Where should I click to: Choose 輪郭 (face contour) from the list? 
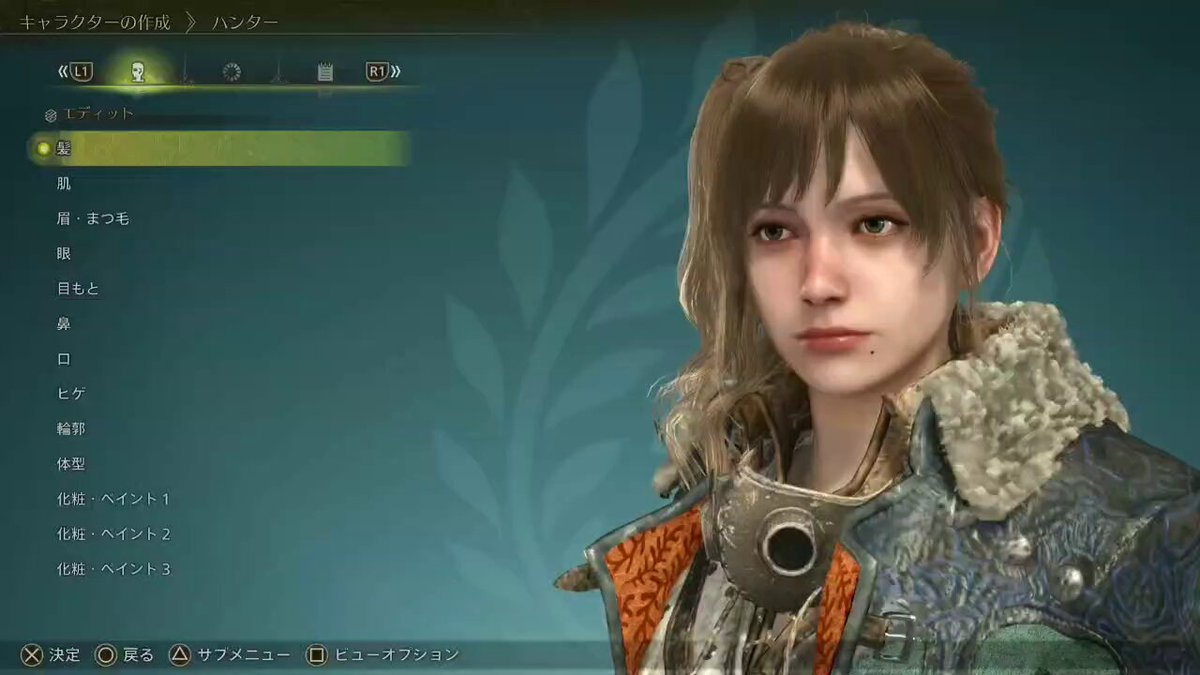click(x=71, y=428)
